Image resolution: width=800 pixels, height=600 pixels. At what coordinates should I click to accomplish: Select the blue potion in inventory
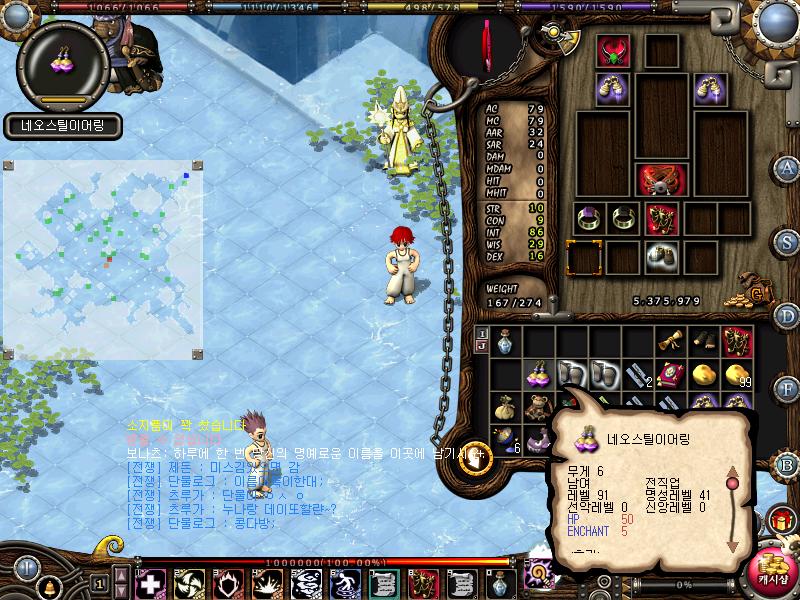[x=505, y=343]
